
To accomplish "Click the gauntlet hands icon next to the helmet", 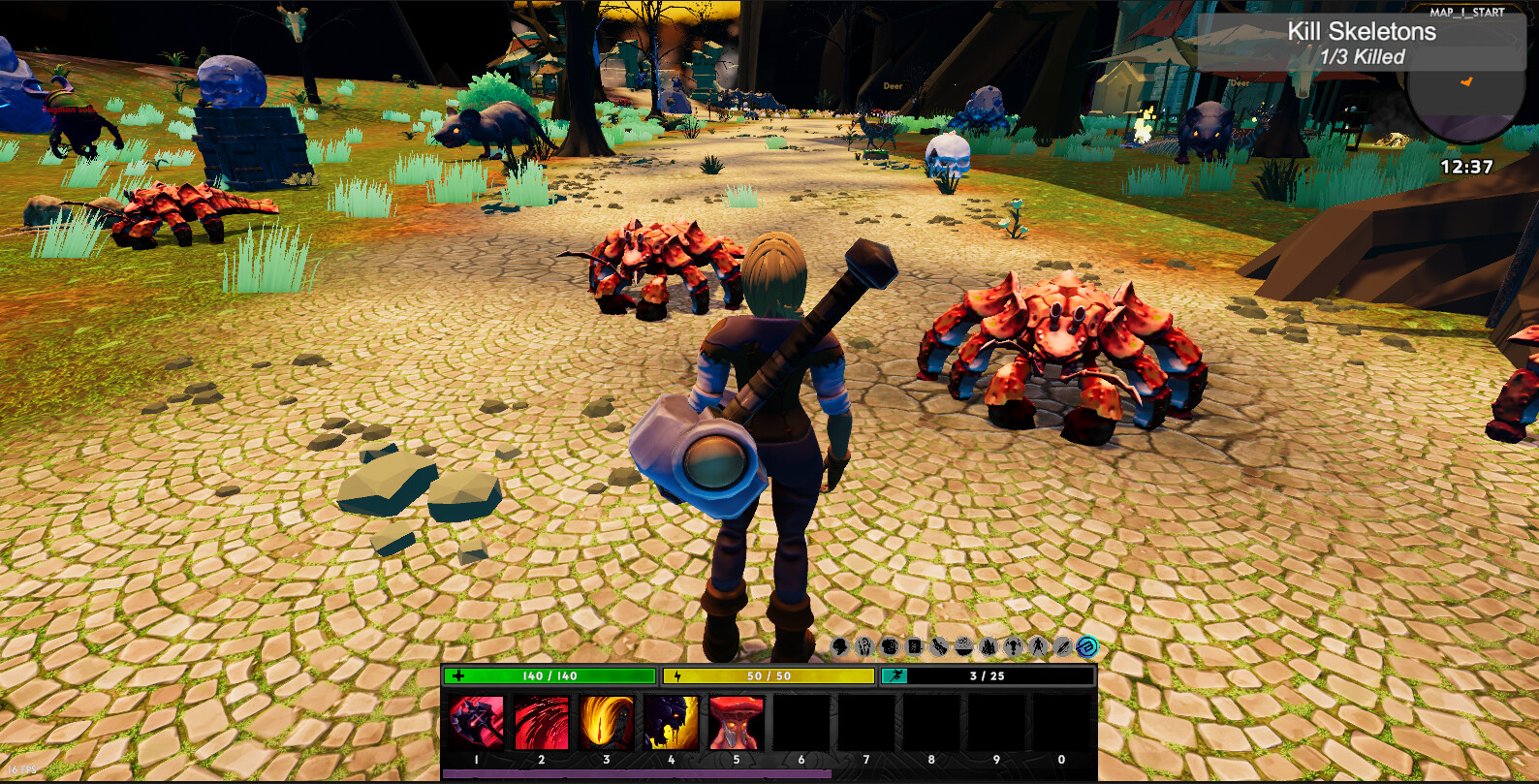I will click(x=864, y=648).
